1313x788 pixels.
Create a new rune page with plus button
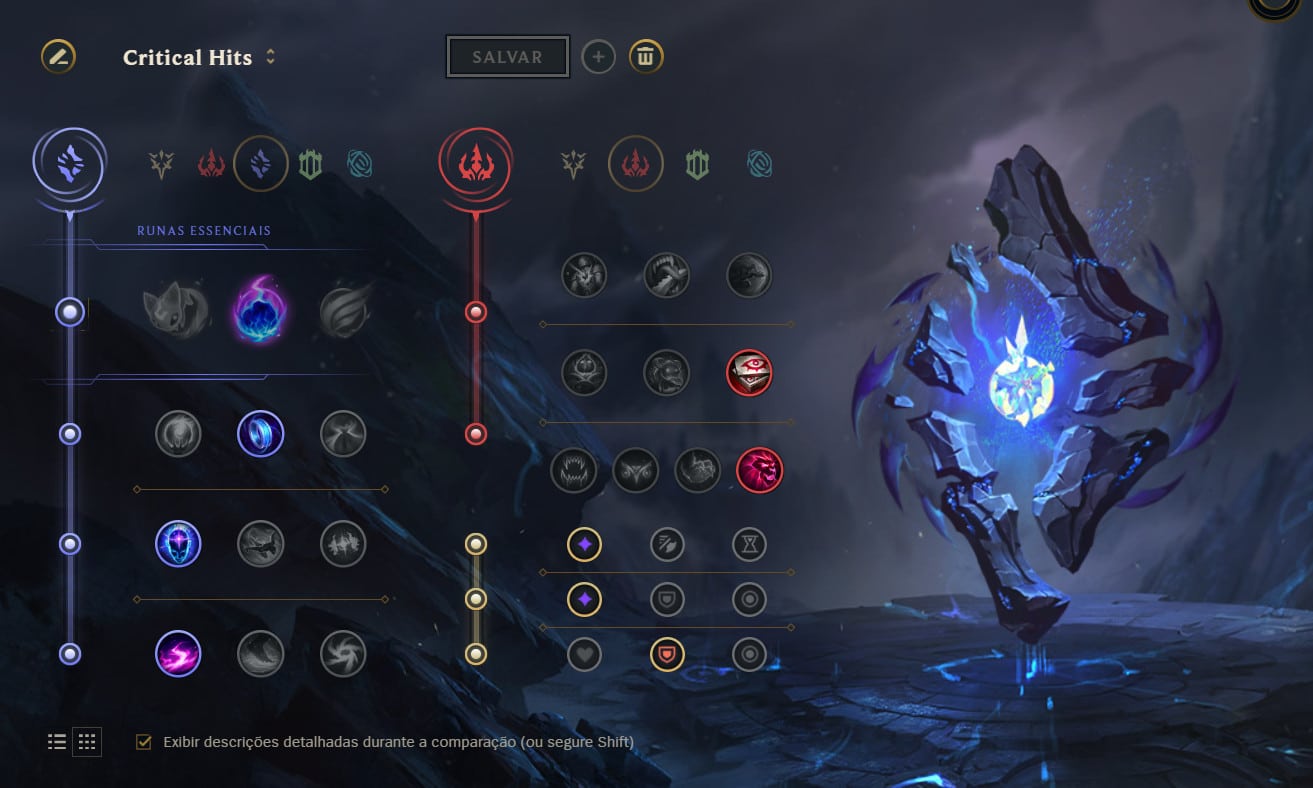pyautogui.click(x=598, y=57)
